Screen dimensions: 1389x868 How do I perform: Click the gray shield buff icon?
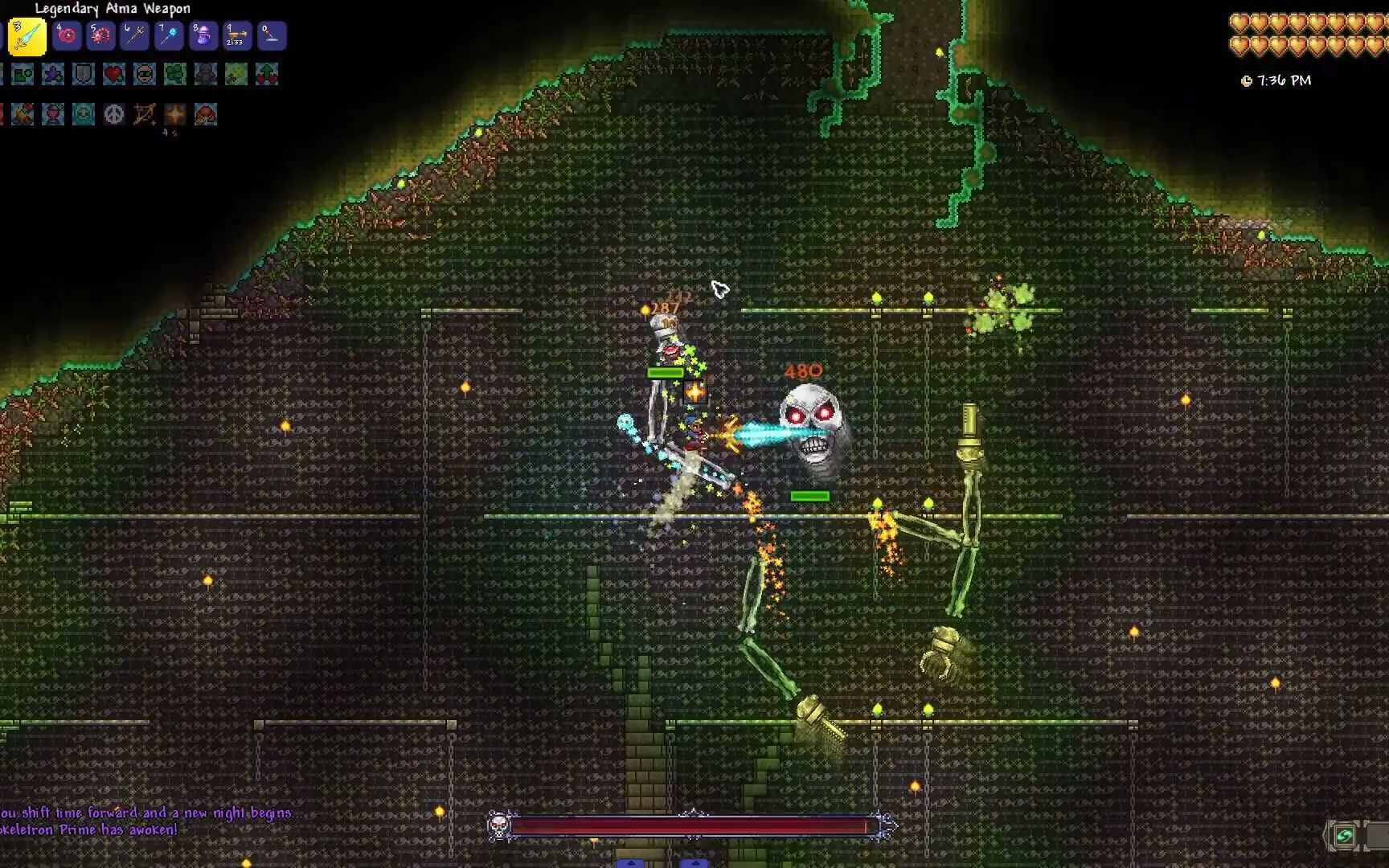tap(84, 75)
